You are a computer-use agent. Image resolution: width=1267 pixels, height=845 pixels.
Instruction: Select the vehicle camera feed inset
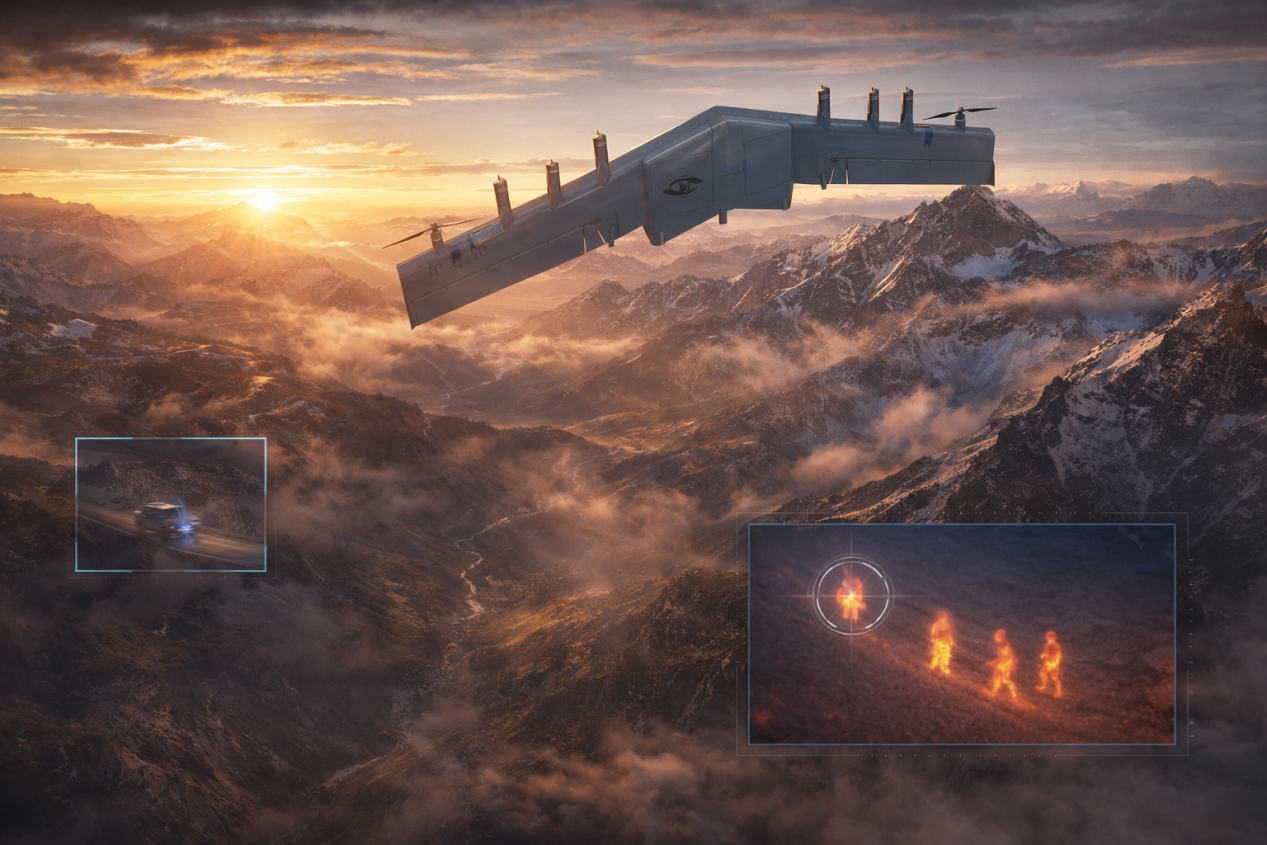coord(171,505)
